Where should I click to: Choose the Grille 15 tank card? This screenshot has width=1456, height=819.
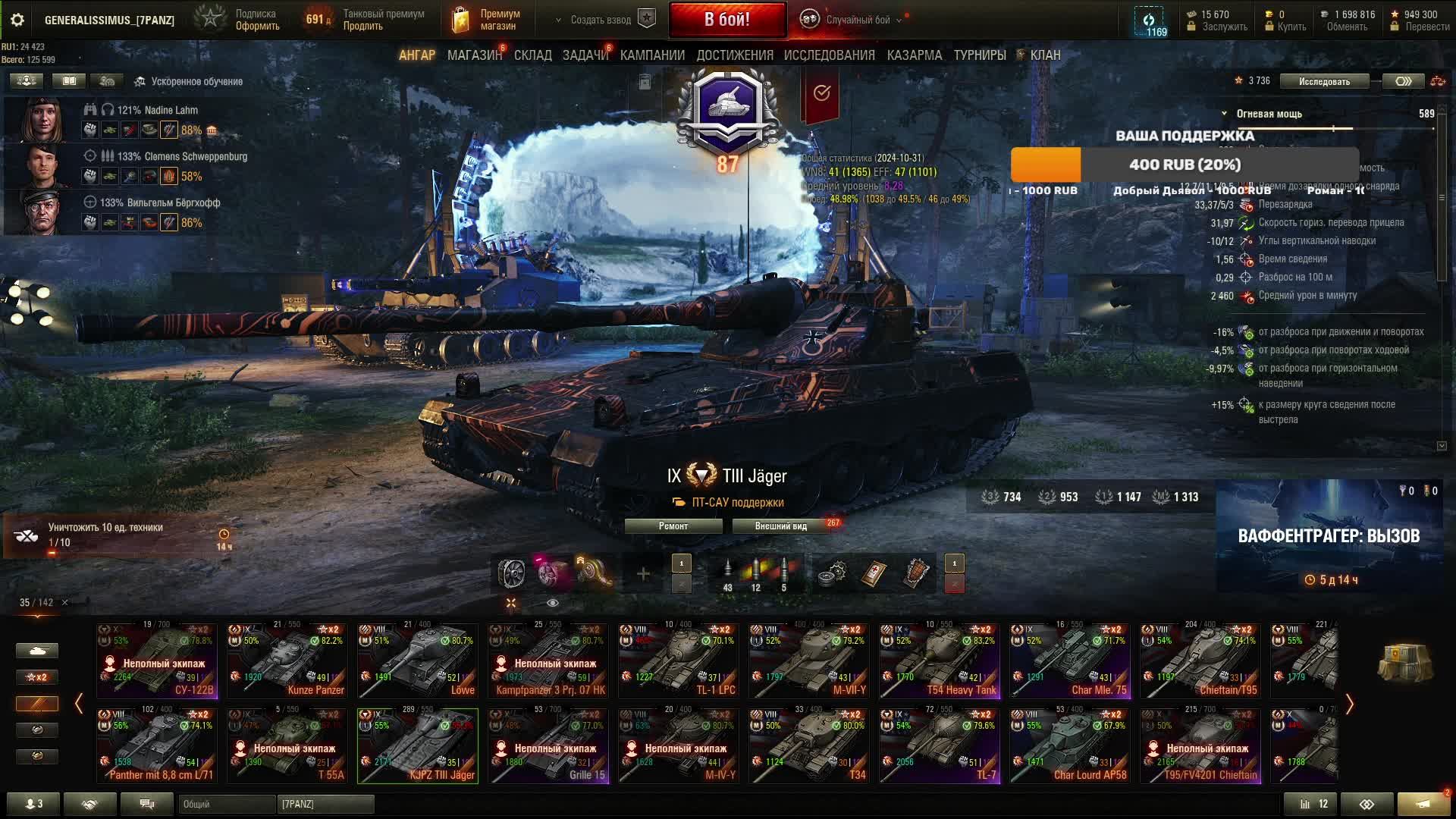[548, 745]
